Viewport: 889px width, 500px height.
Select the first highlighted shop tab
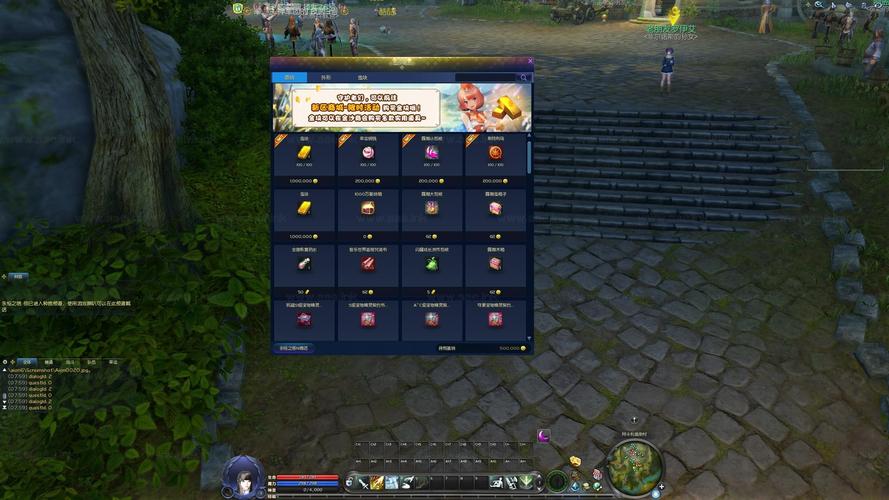tap(289, 77)
